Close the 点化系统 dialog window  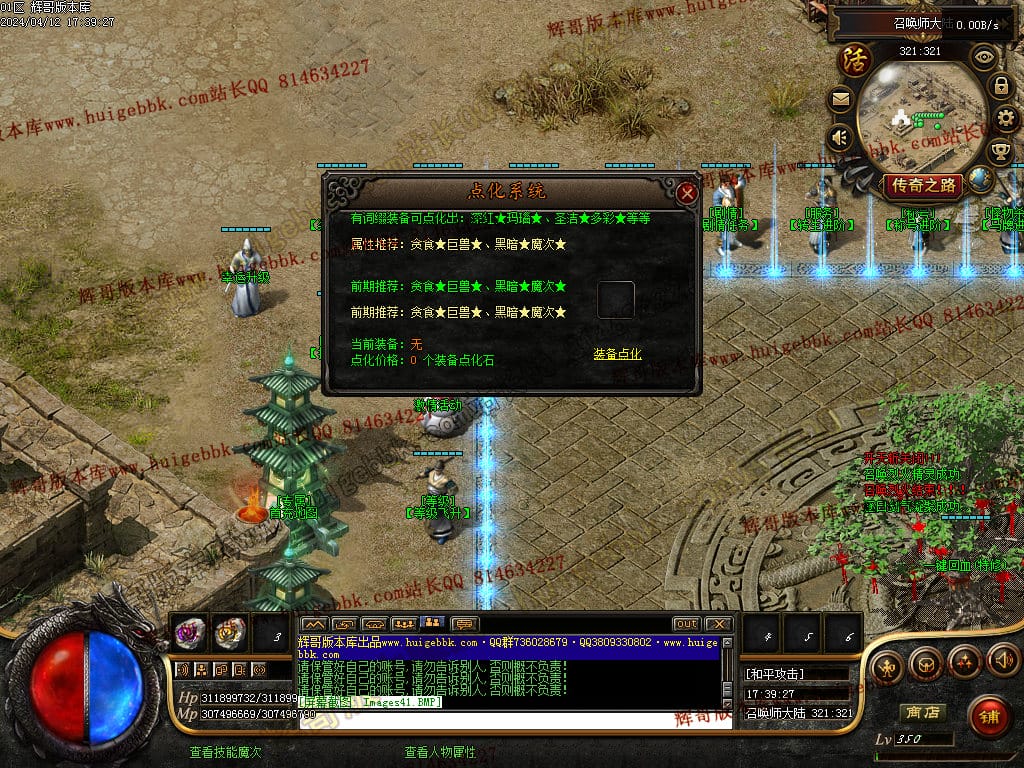pyautogui.click(x=686, y=193)
